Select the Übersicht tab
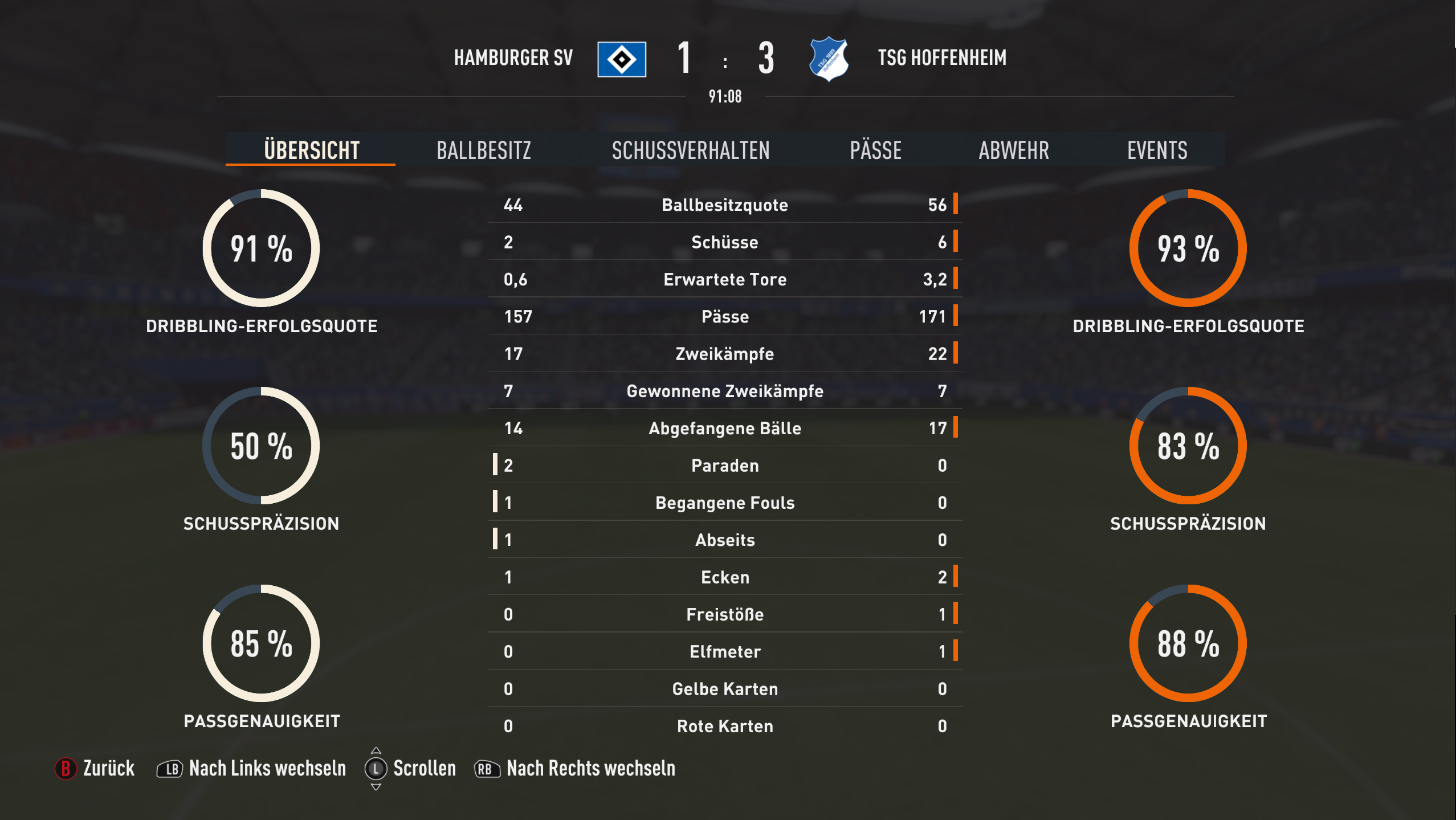1456x820 pixels. click(311, 150)
